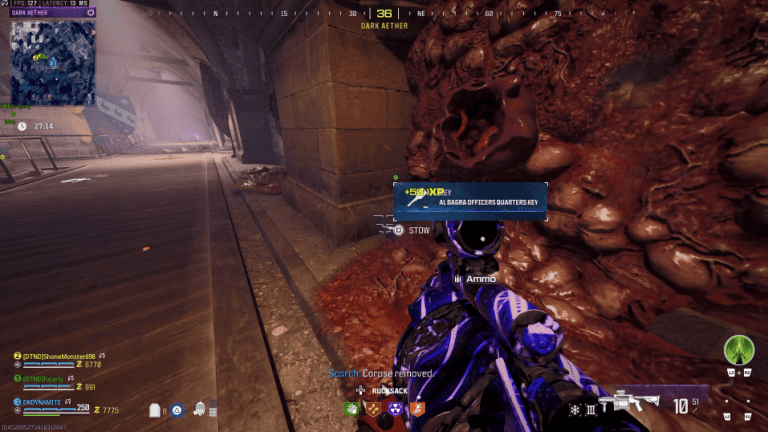Select the Al Bagra Officers Quarters Key pickup
This screenshot has height=432, width=768.
(x=470, y=201)
